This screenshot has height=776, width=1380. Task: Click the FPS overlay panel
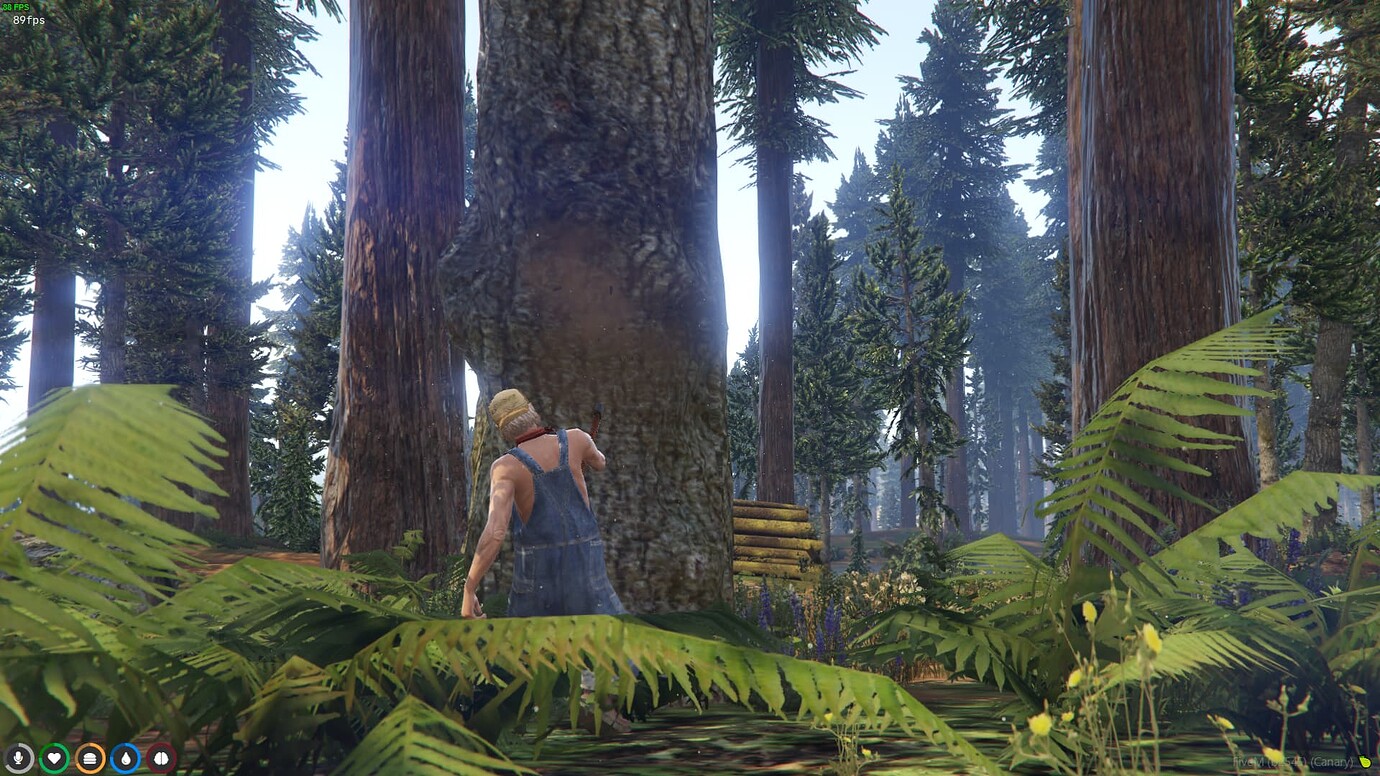point(20,14)
